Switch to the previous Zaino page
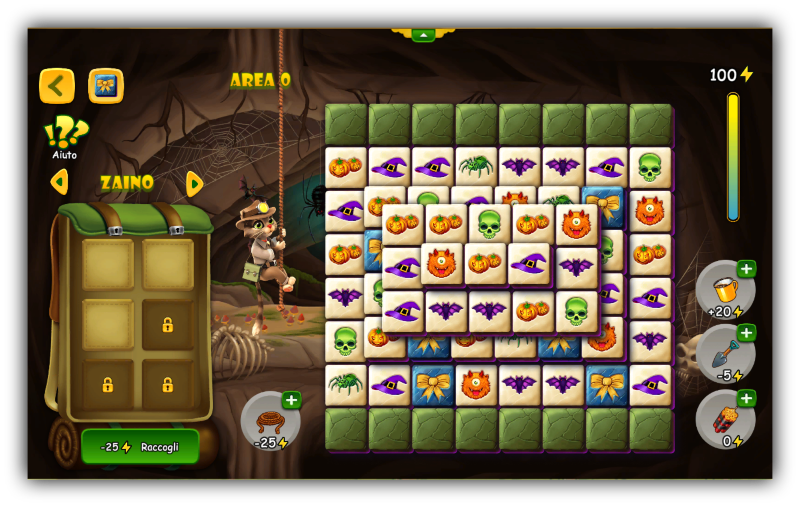Viewport: 800px width, 507px height. pos(59,182)
